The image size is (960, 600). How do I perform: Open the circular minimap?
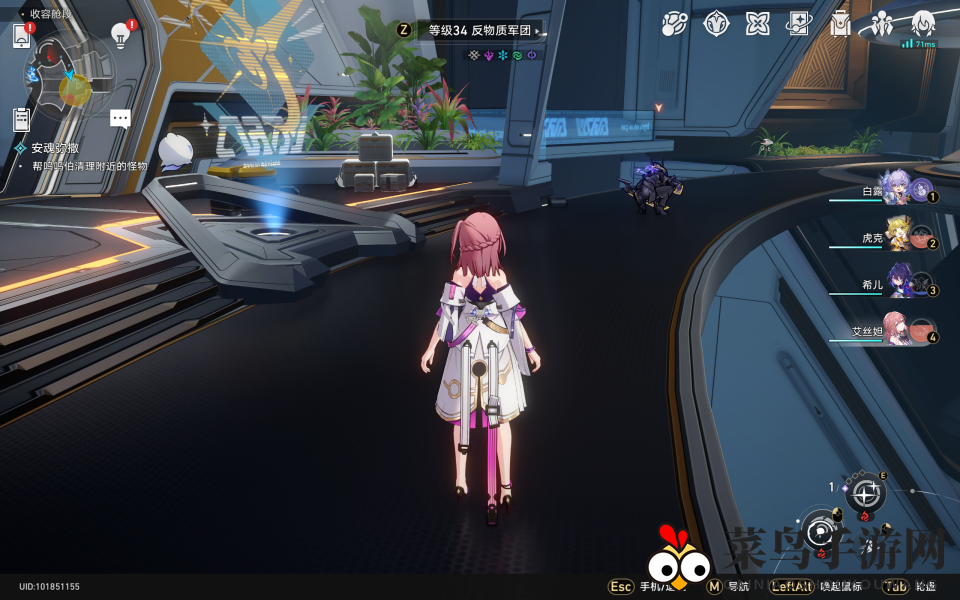coord(68,78)
